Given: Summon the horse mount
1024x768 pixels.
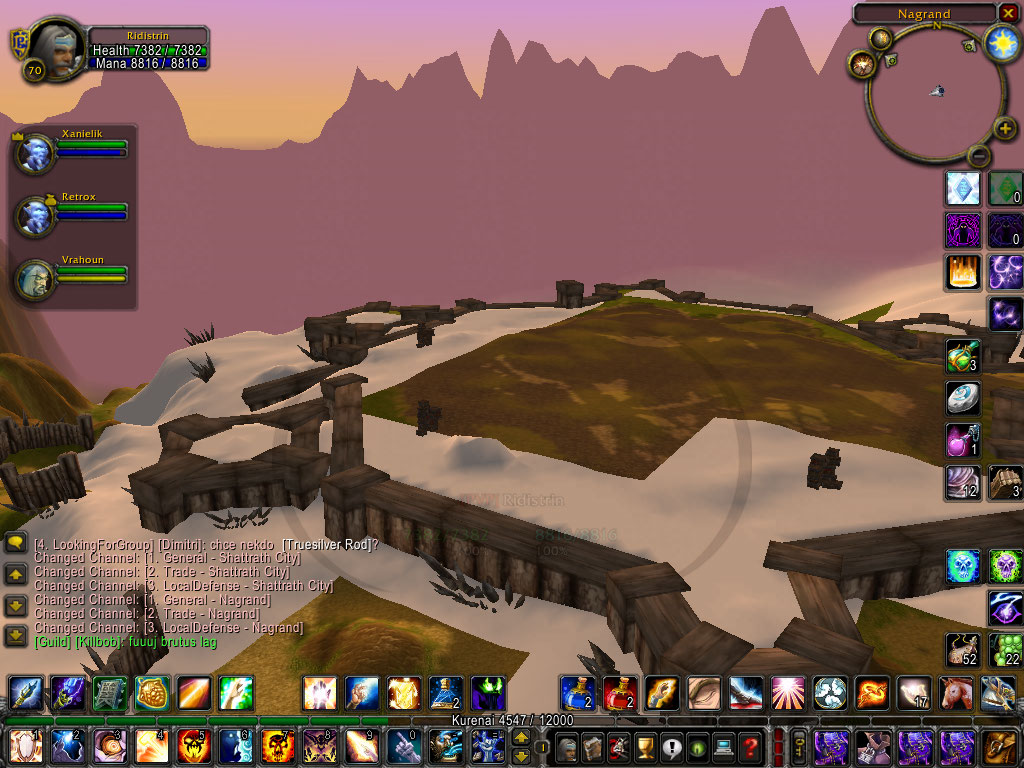Looking at the screenshot, I should point(955,693).
